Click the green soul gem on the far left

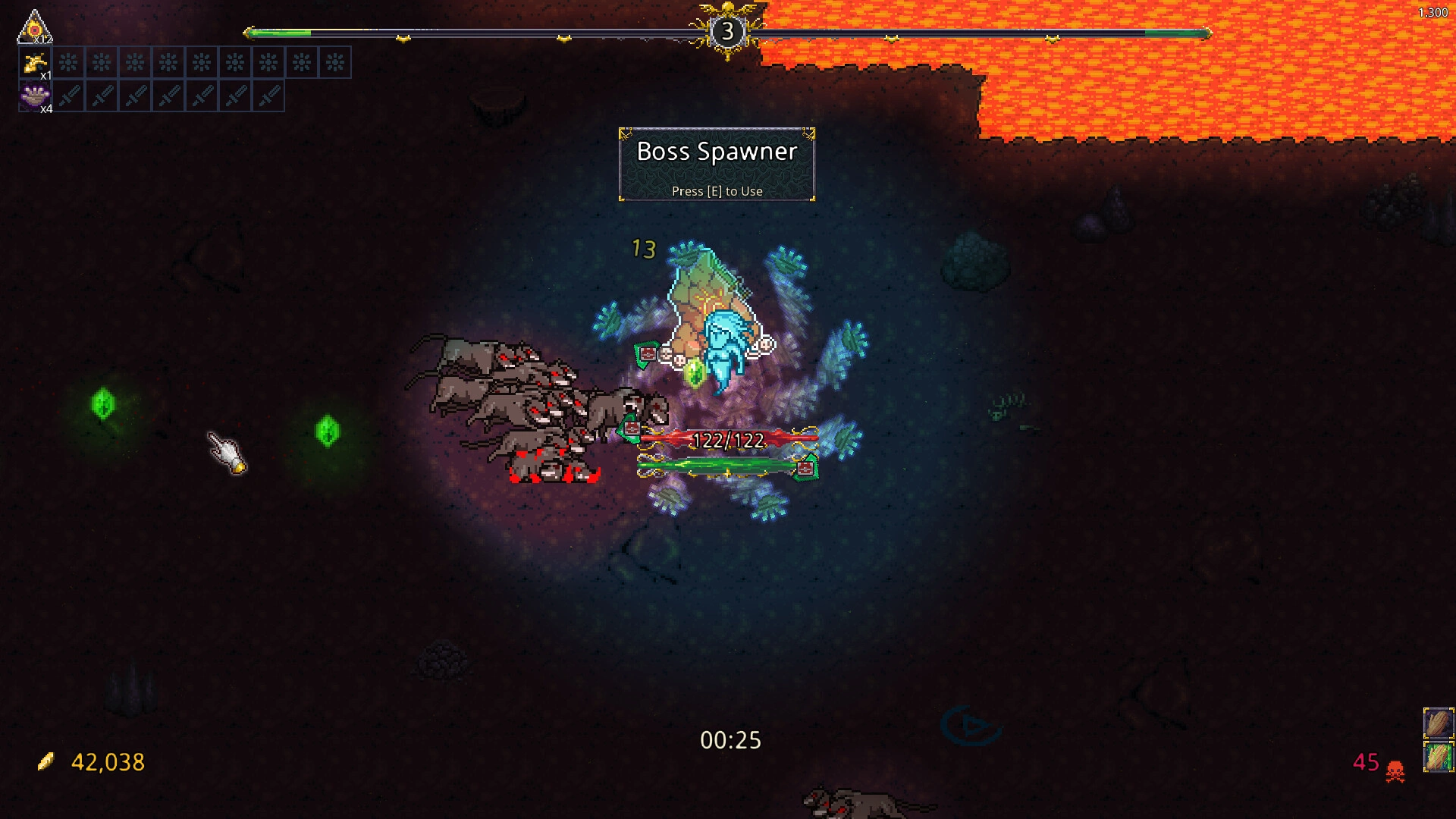[102, 403]
